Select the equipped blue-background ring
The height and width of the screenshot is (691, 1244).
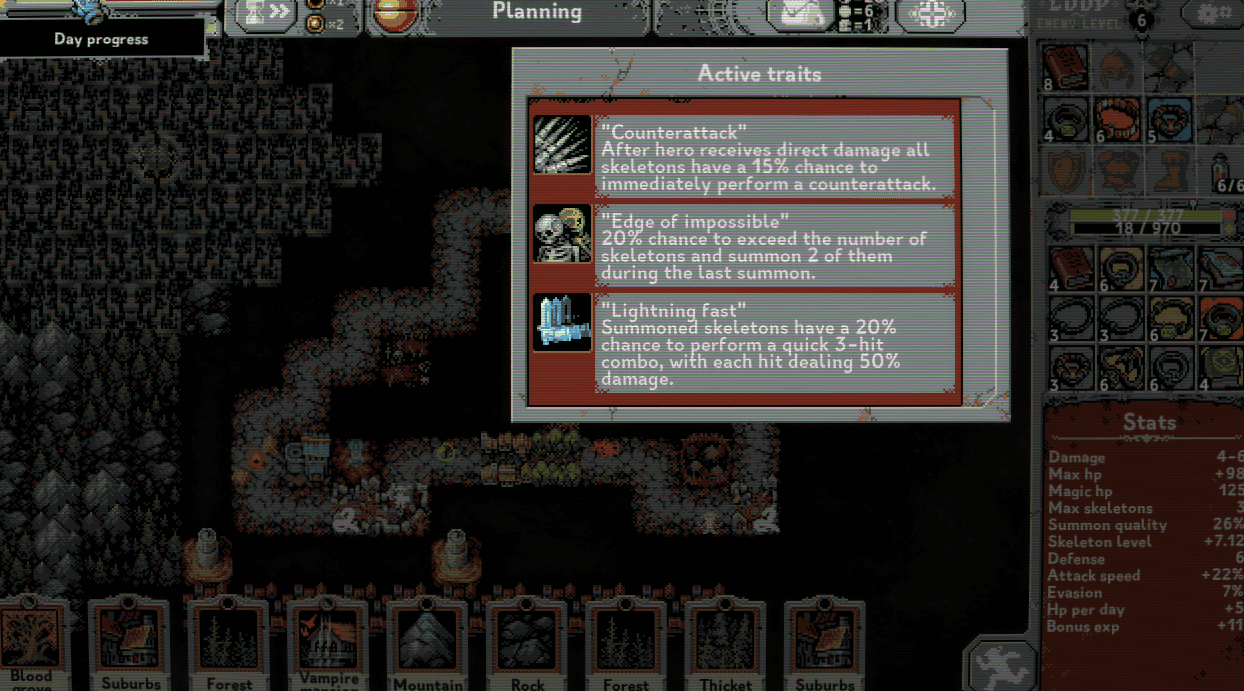coord(1169,120)
